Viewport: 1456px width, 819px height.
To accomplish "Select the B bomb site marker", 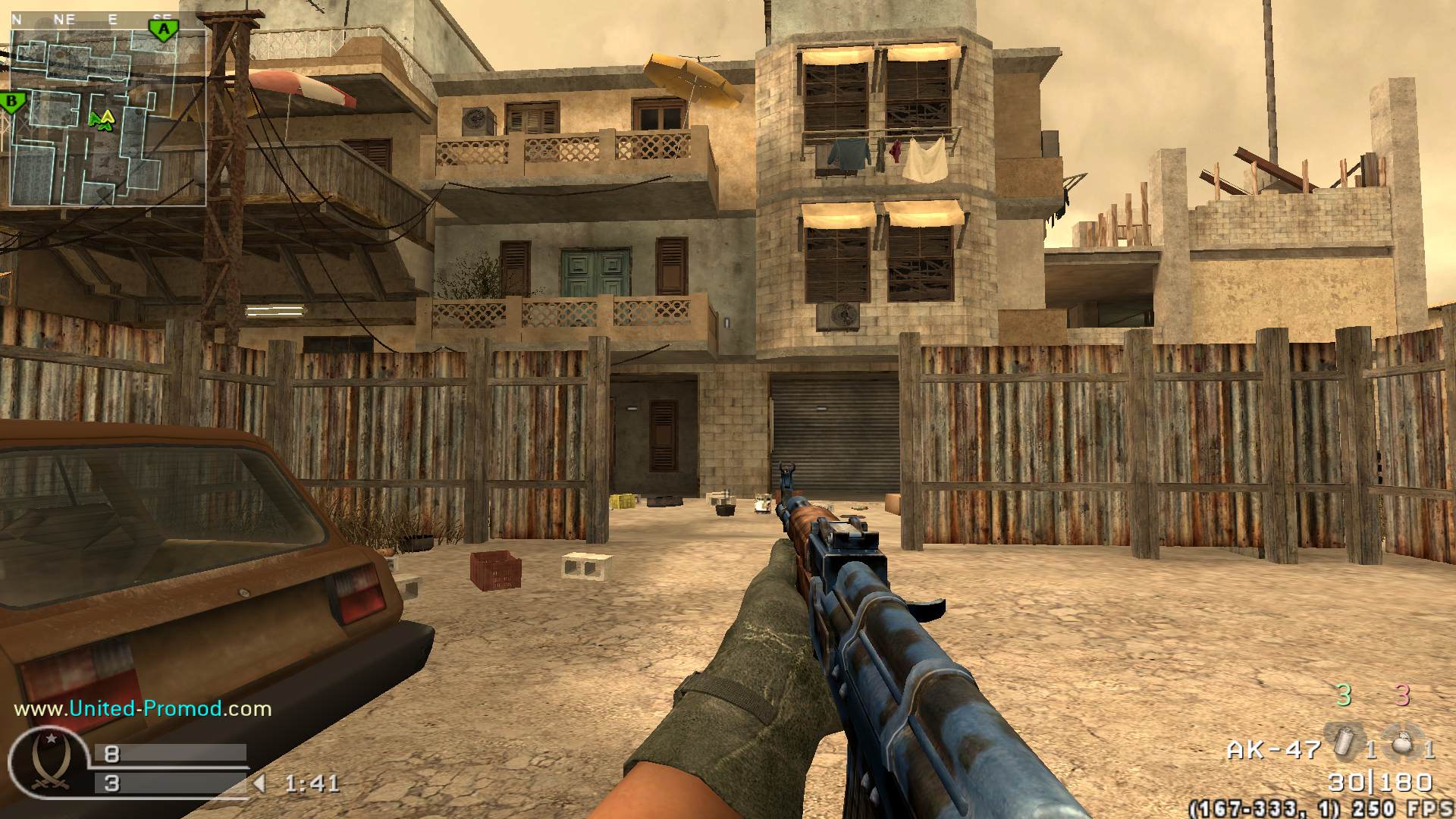I will 11,102.
